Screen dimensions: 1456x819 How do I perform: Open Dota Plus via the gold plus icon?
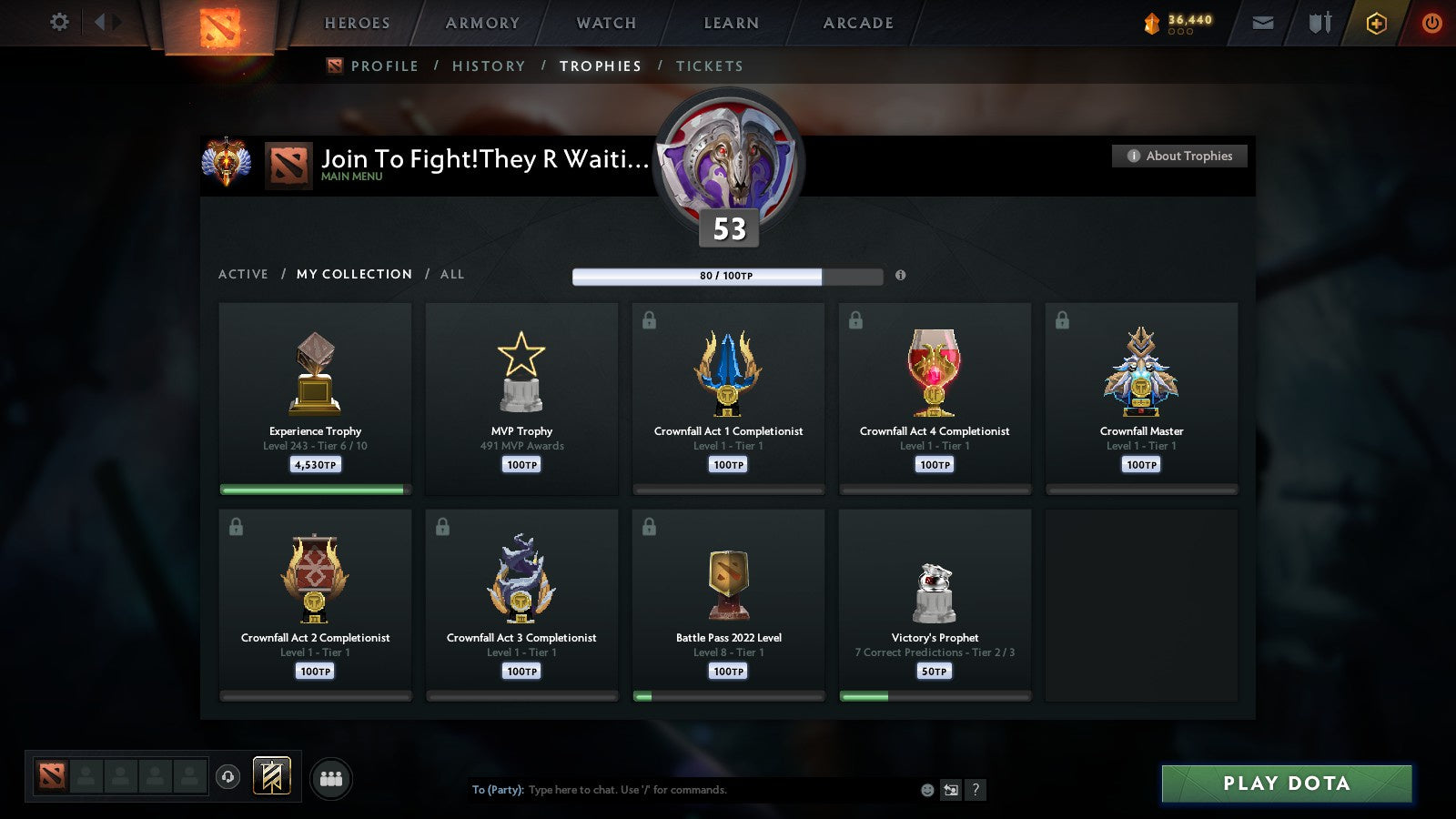(x=1377, y=23)
